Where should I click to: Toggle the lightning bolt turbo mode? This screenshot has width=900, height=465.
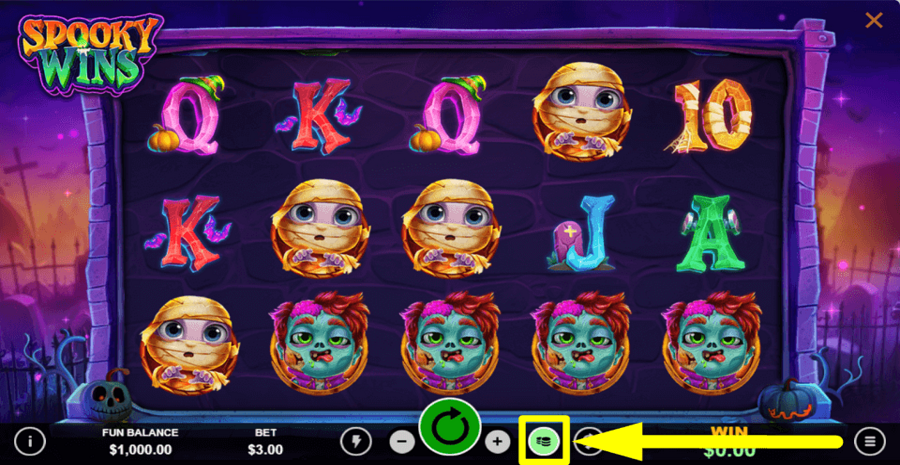pos(355,441)
